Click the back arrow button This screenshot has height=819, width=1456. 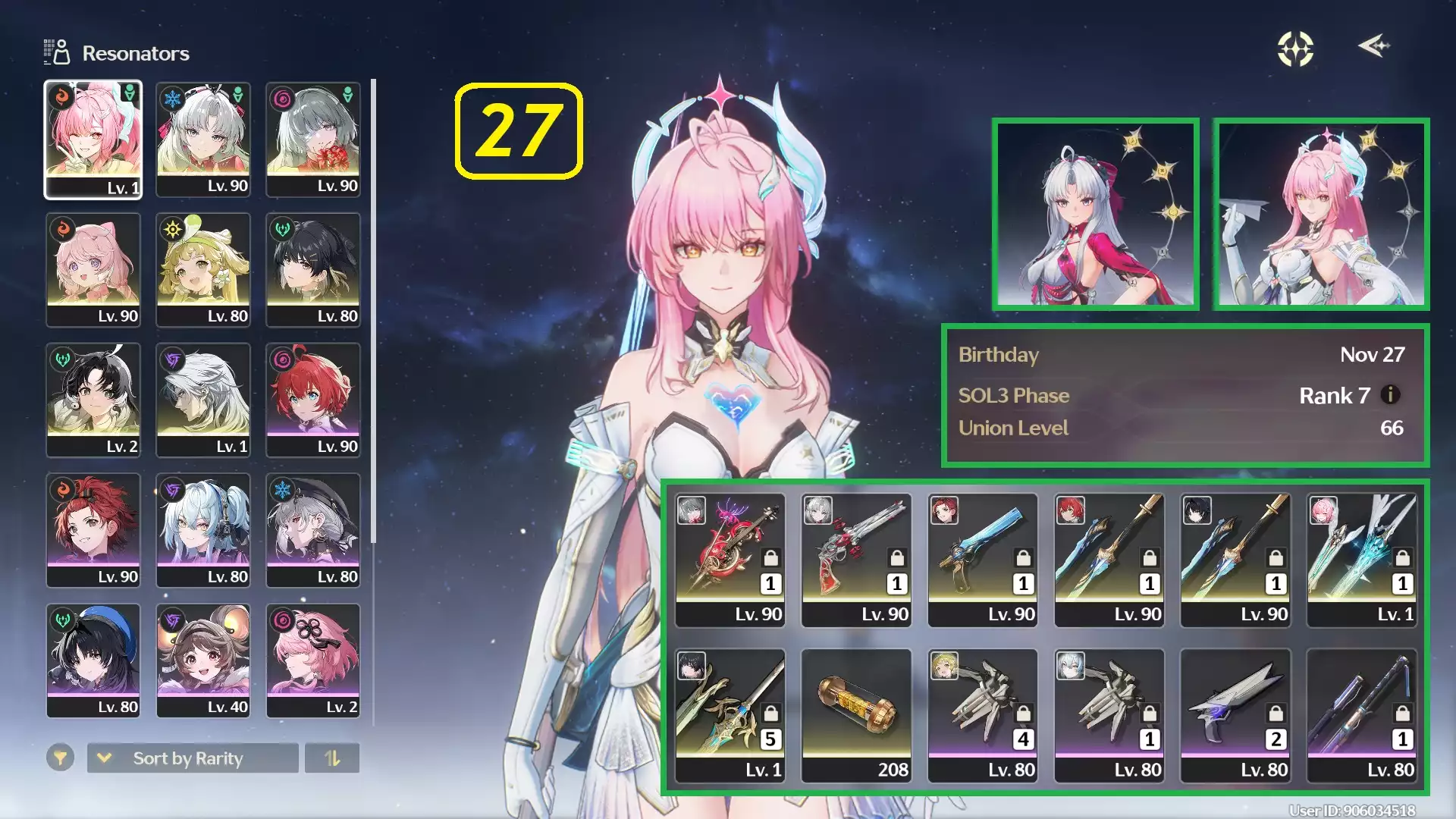(x=1373, y=47)
